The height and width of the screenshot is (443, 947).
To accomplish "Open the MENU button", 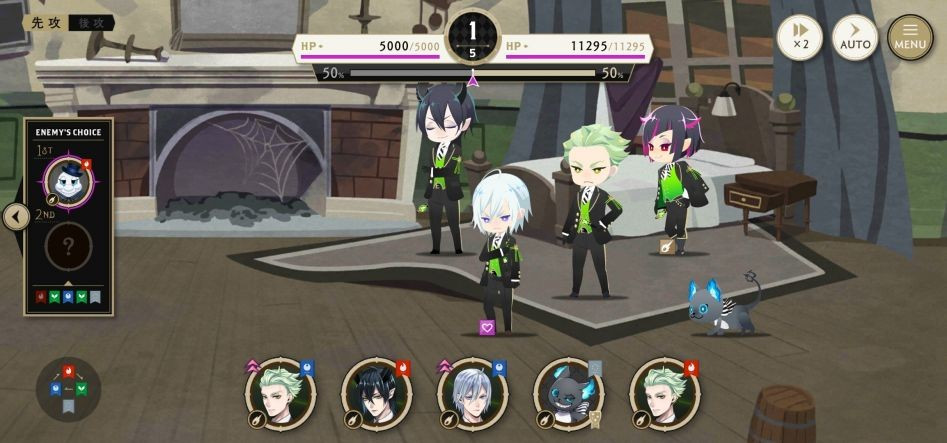I will pyautogui.click(x=909, y=38).
